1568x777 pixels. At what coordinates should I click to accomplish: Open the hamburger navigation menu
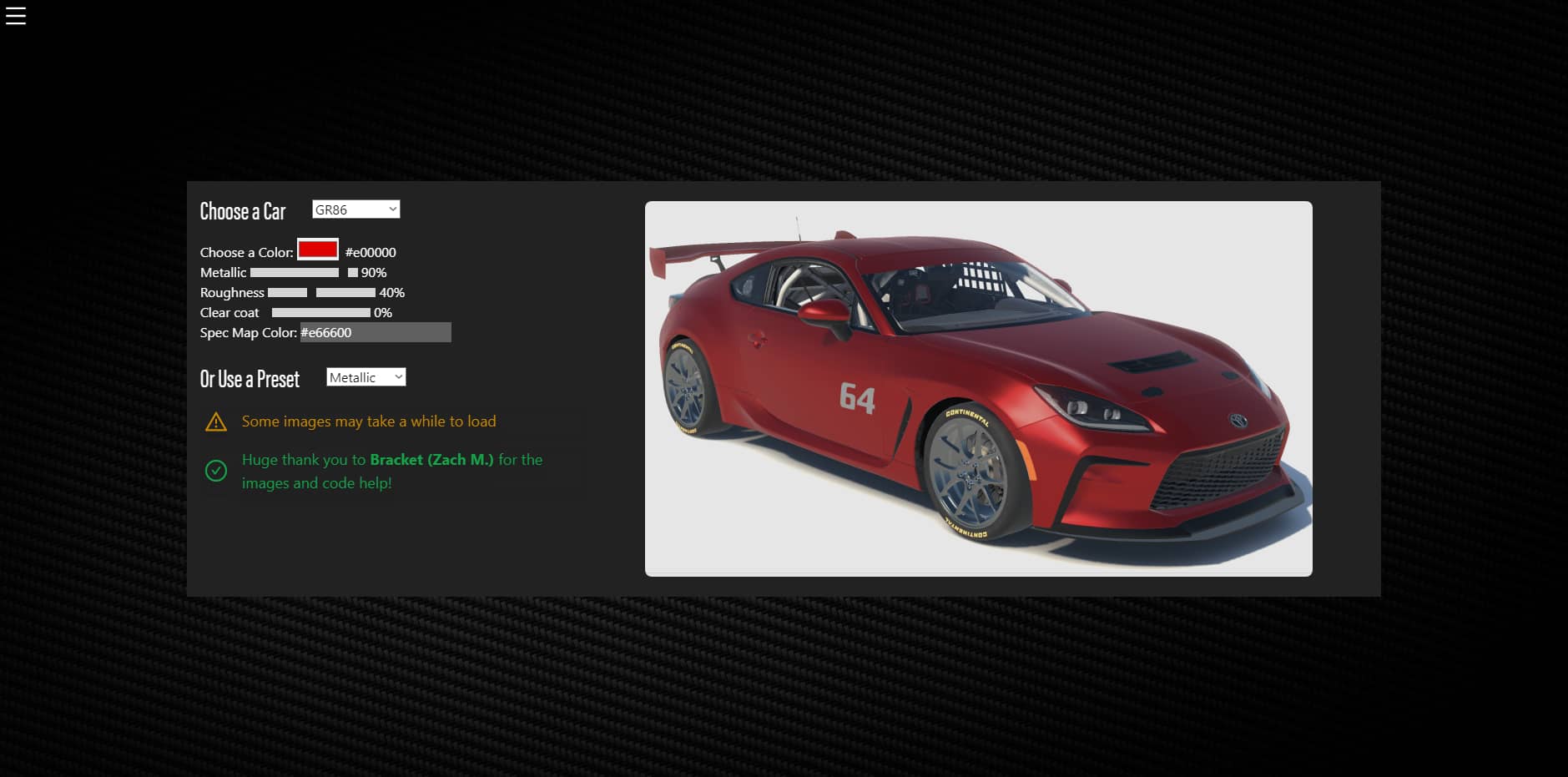tap(15, 15)
